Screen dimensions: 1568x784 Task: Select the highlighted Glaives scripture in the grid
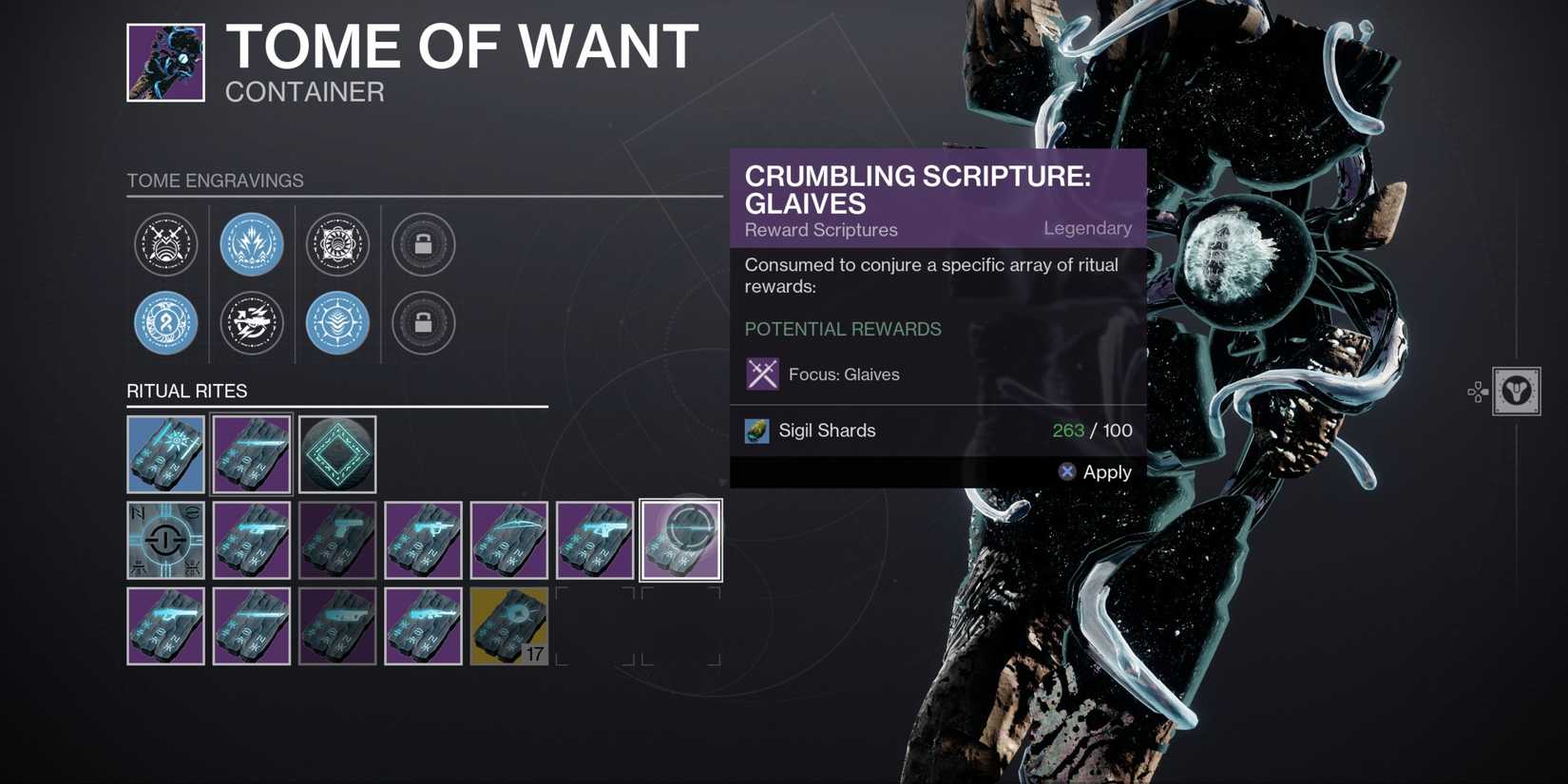[x=680, y=540]
